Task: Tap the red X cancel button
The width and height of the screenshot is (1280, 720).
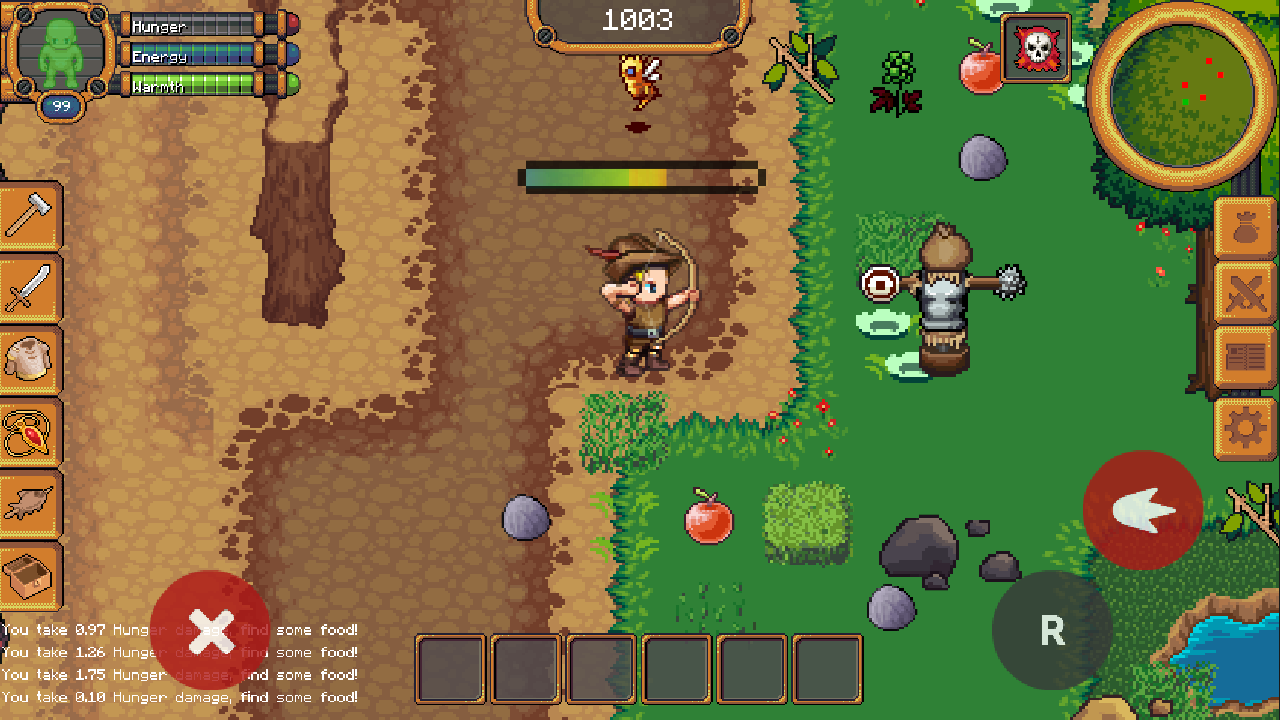Action: [210, 630]
